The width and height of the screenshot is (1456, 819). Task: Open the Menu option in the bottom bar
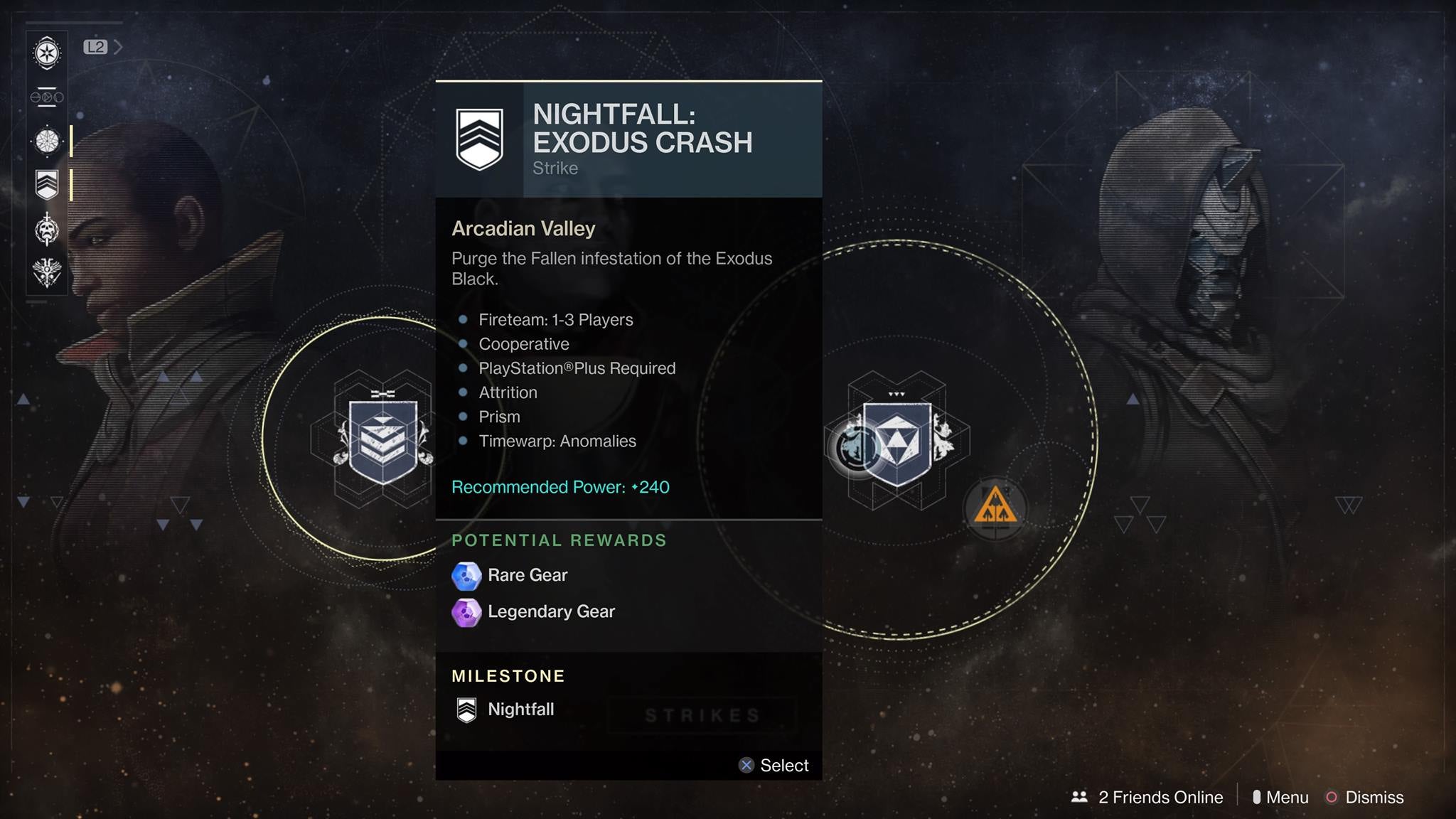(1287, 797)
